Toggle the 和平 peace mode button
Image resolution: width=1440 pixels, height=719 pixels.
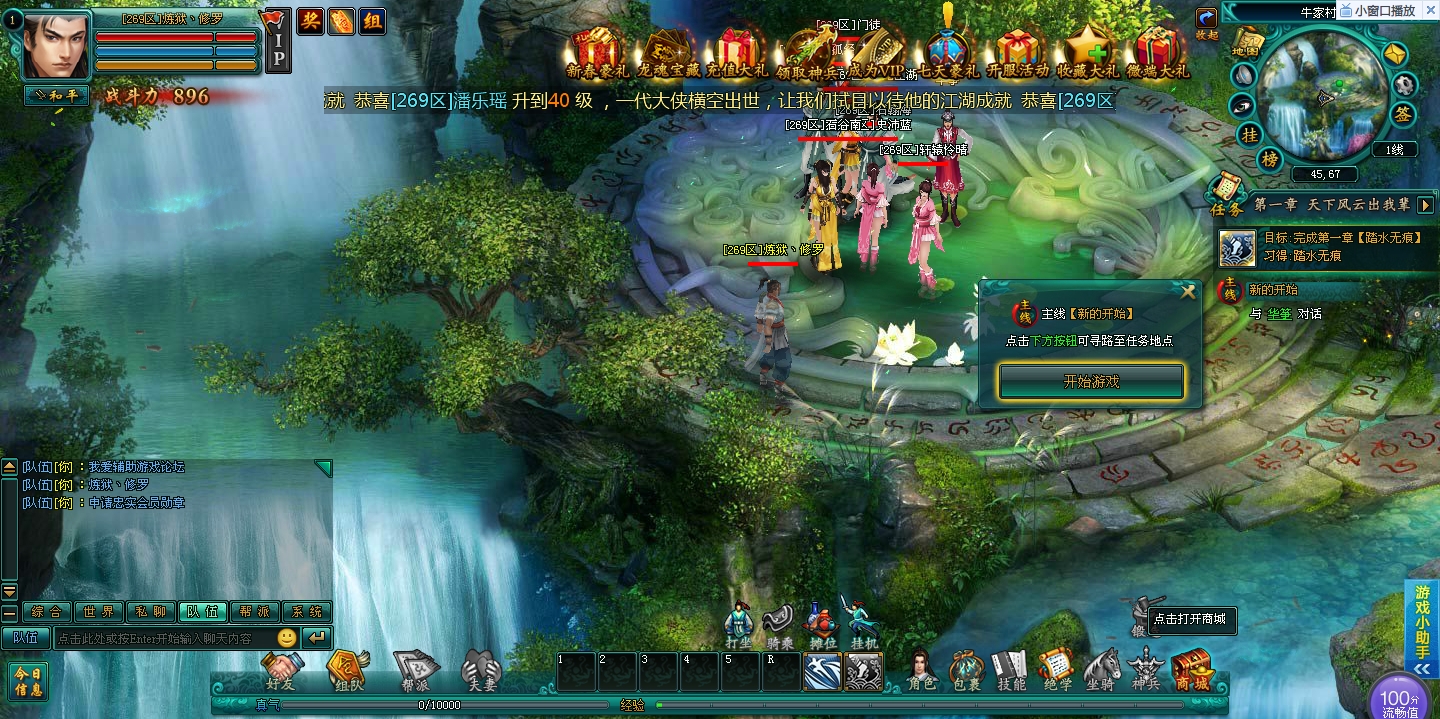click(56, 96)
